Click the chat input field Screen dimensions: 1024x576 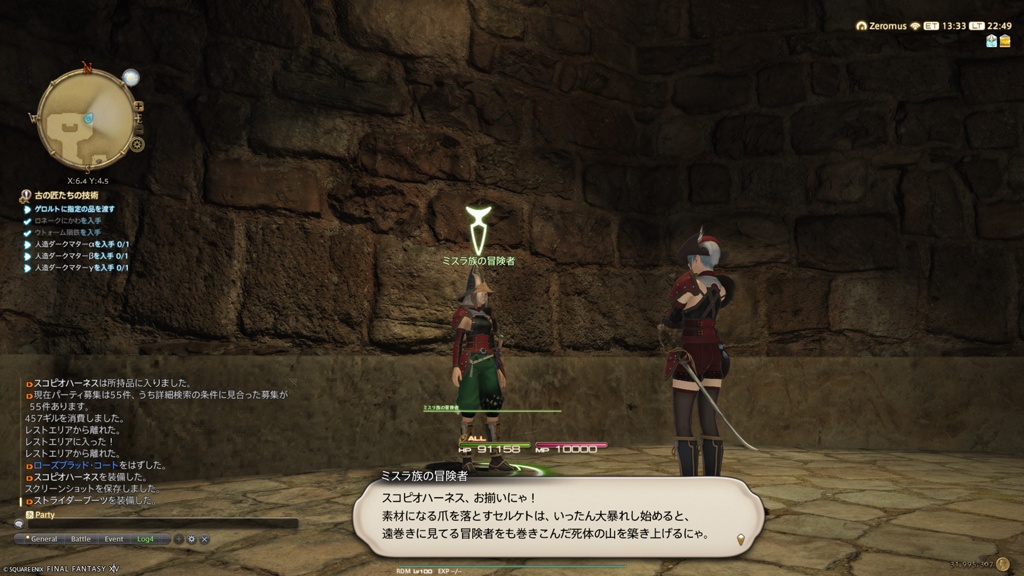tap(160, 523)
